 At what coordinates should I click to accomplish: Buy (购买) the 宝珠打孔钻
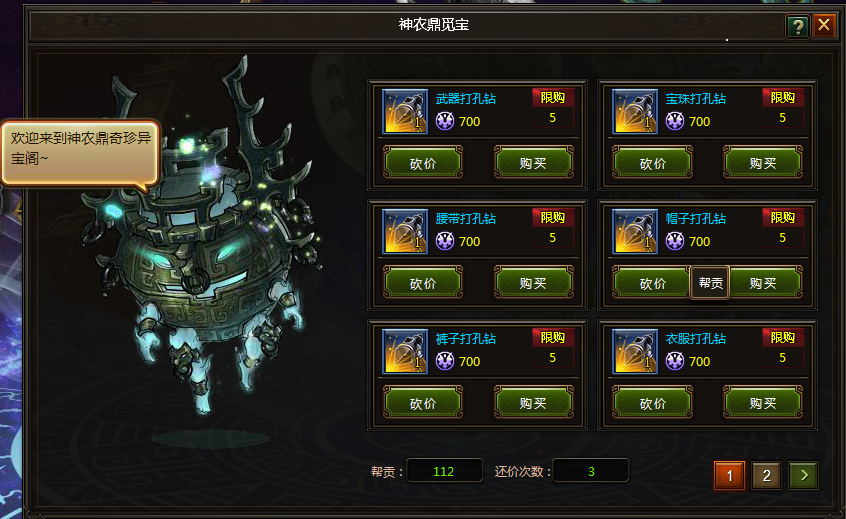tap(763, 163)
